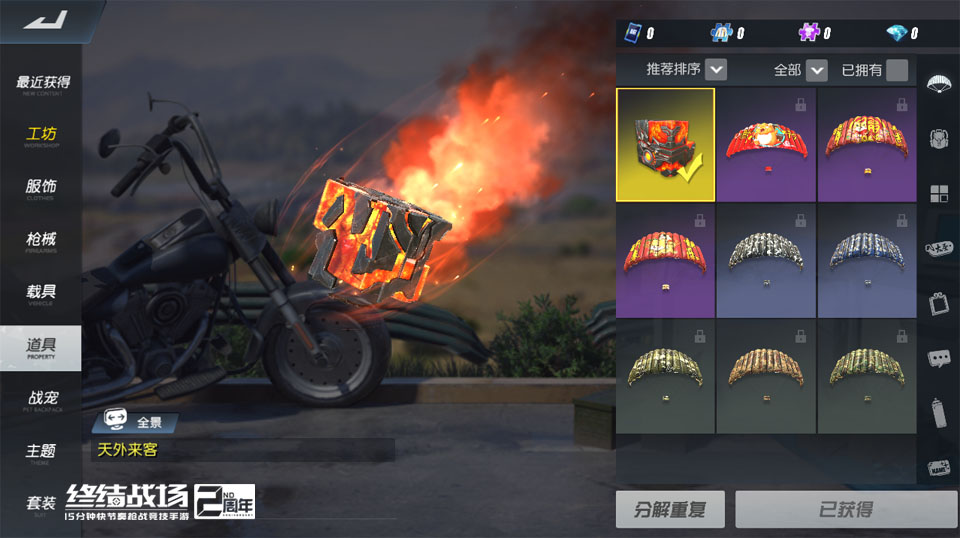This screenshot has height=538, width=960.
Task: Choose the 战宠 Pet Backpack category
Action: pyautogui.click(x=42, y=400)
